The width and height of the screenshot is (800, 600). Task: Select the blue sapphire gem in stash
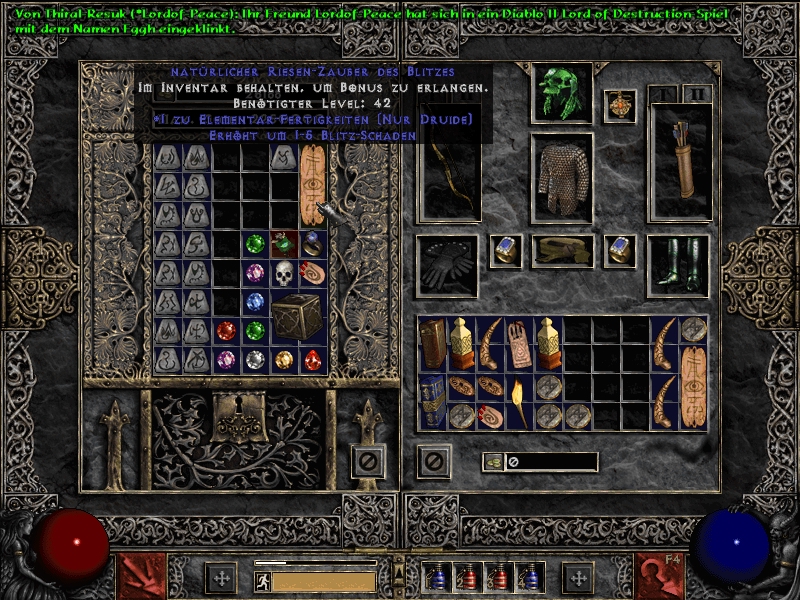[x=256, y=301]
